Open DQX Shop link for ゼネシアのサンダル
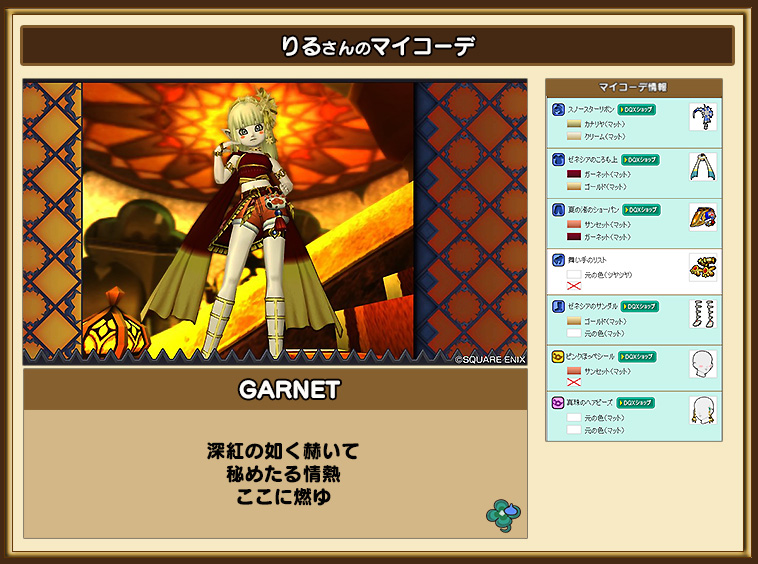This screenshot has height=564, width=758. (x=639, y=306)
